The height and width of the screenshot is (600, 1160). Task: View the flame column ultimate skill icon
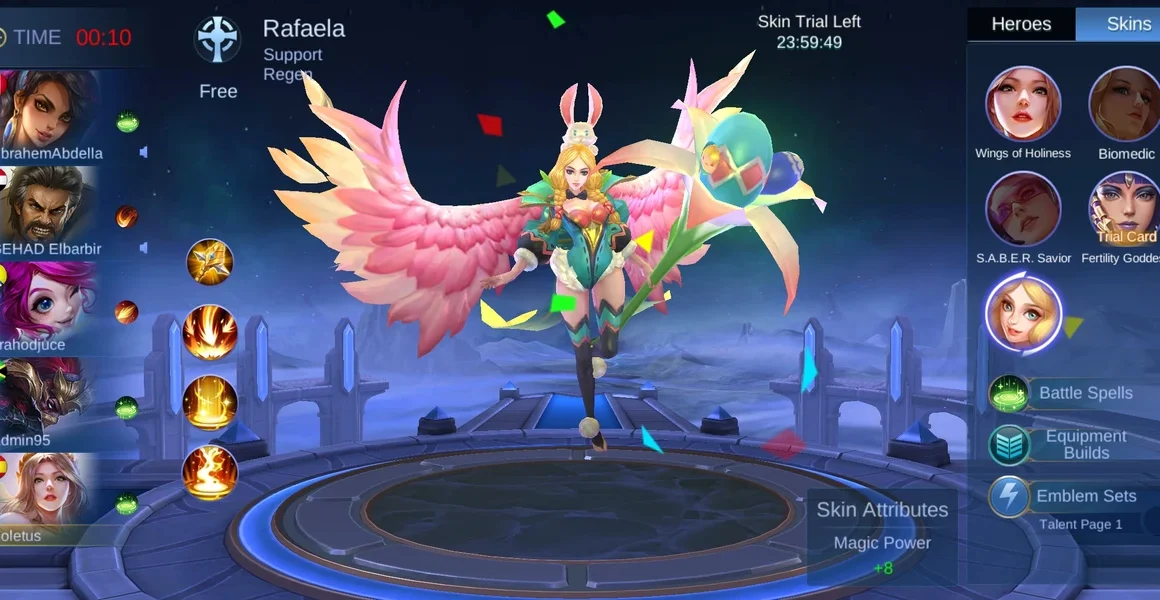[x=210, y=472]
